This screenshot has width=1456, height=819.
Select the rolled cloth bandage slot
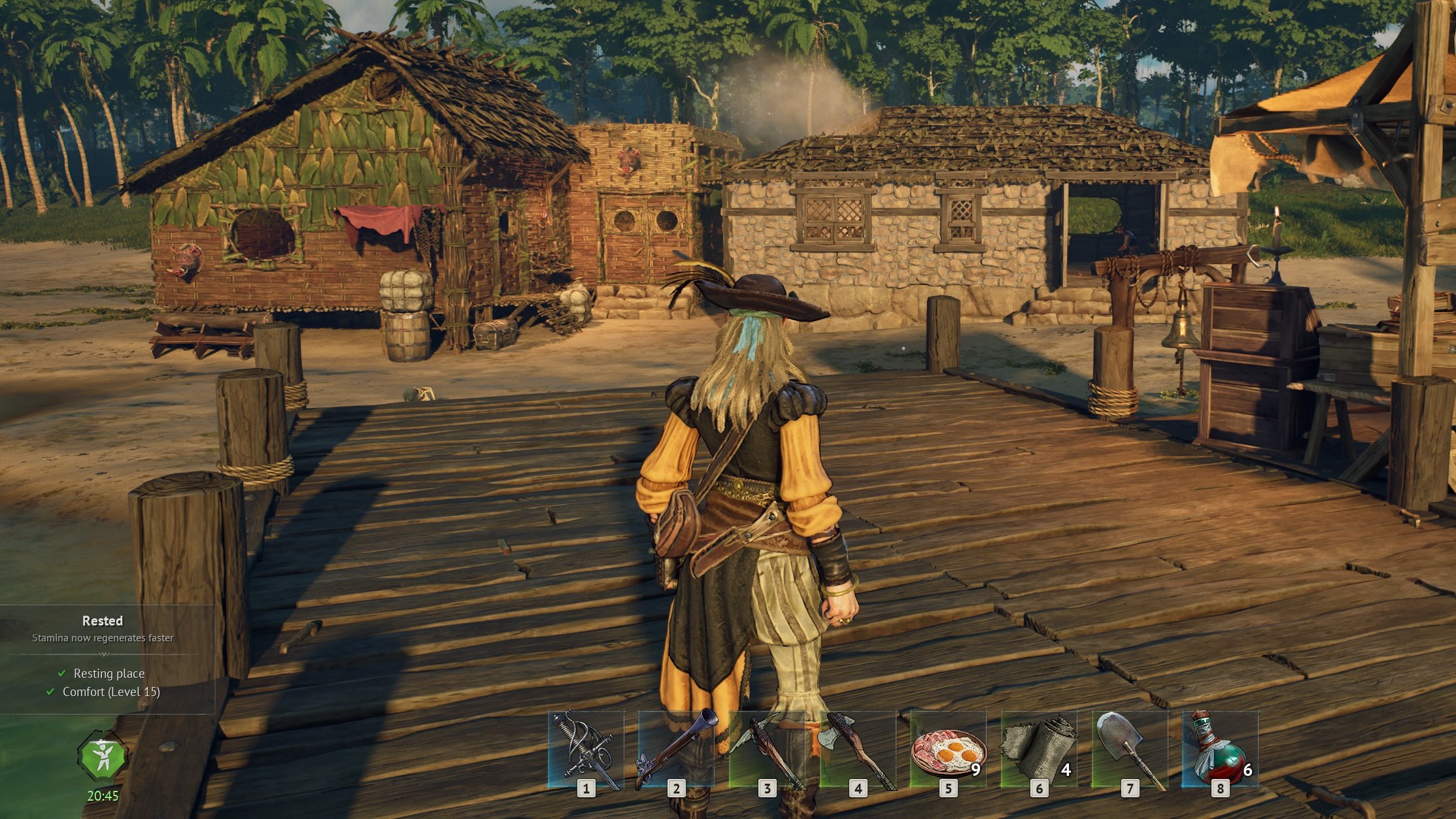click(x=1039, y=750)
